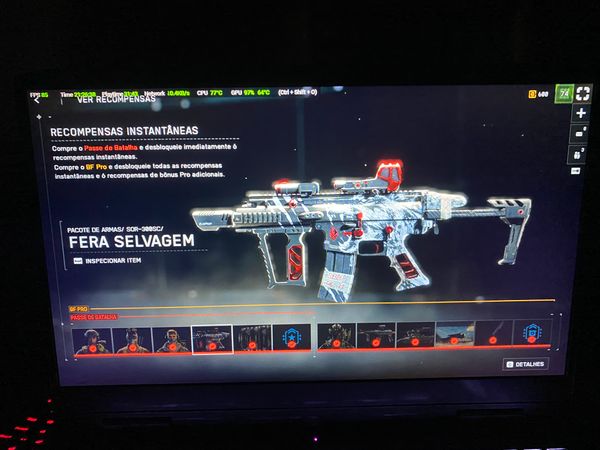
Task: Click the white corner-brackets frame icon
Action: point(583,93)
